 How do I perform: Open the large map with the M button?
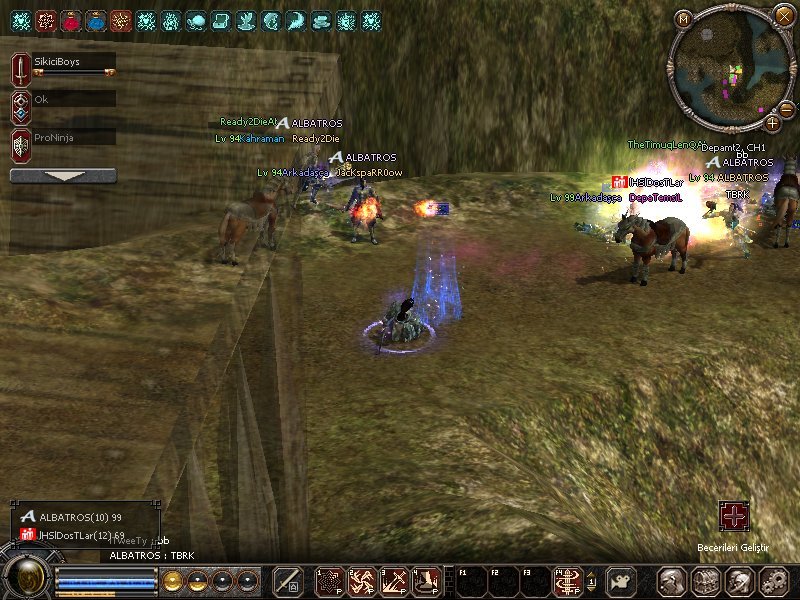683,18
